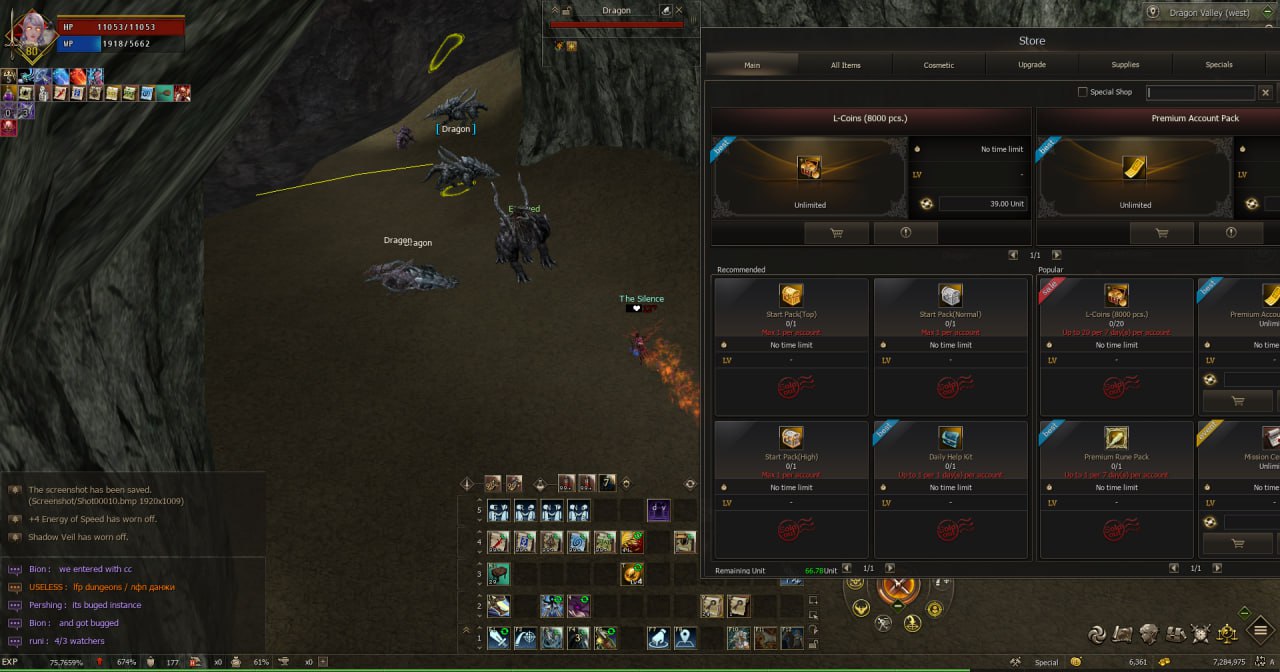Clear the store search with X button

pyautogui.click(x=1265, y=92)
